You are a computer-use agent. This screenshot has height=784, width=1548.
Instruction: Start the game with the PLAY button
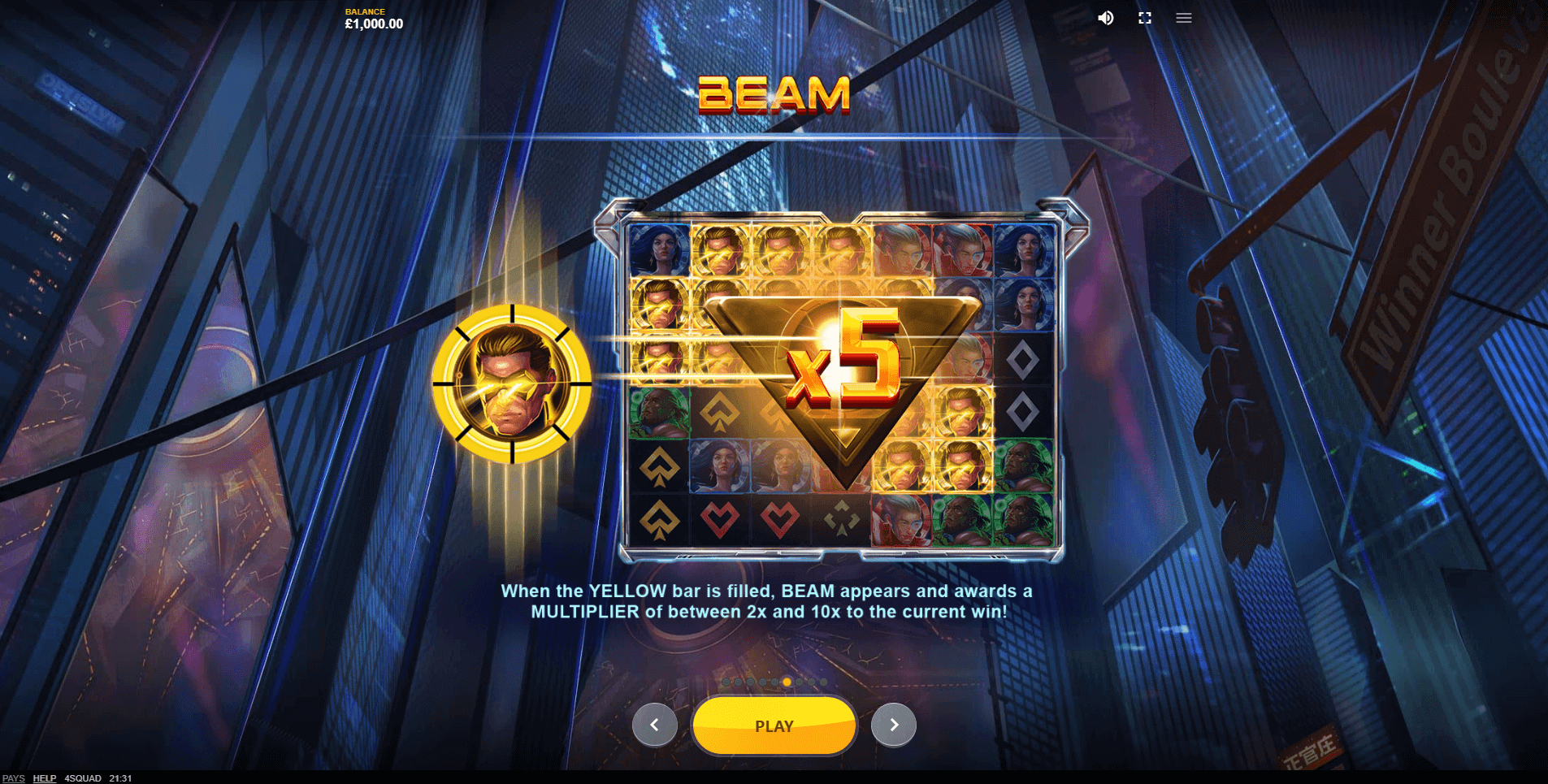click(x=774, y=726)
